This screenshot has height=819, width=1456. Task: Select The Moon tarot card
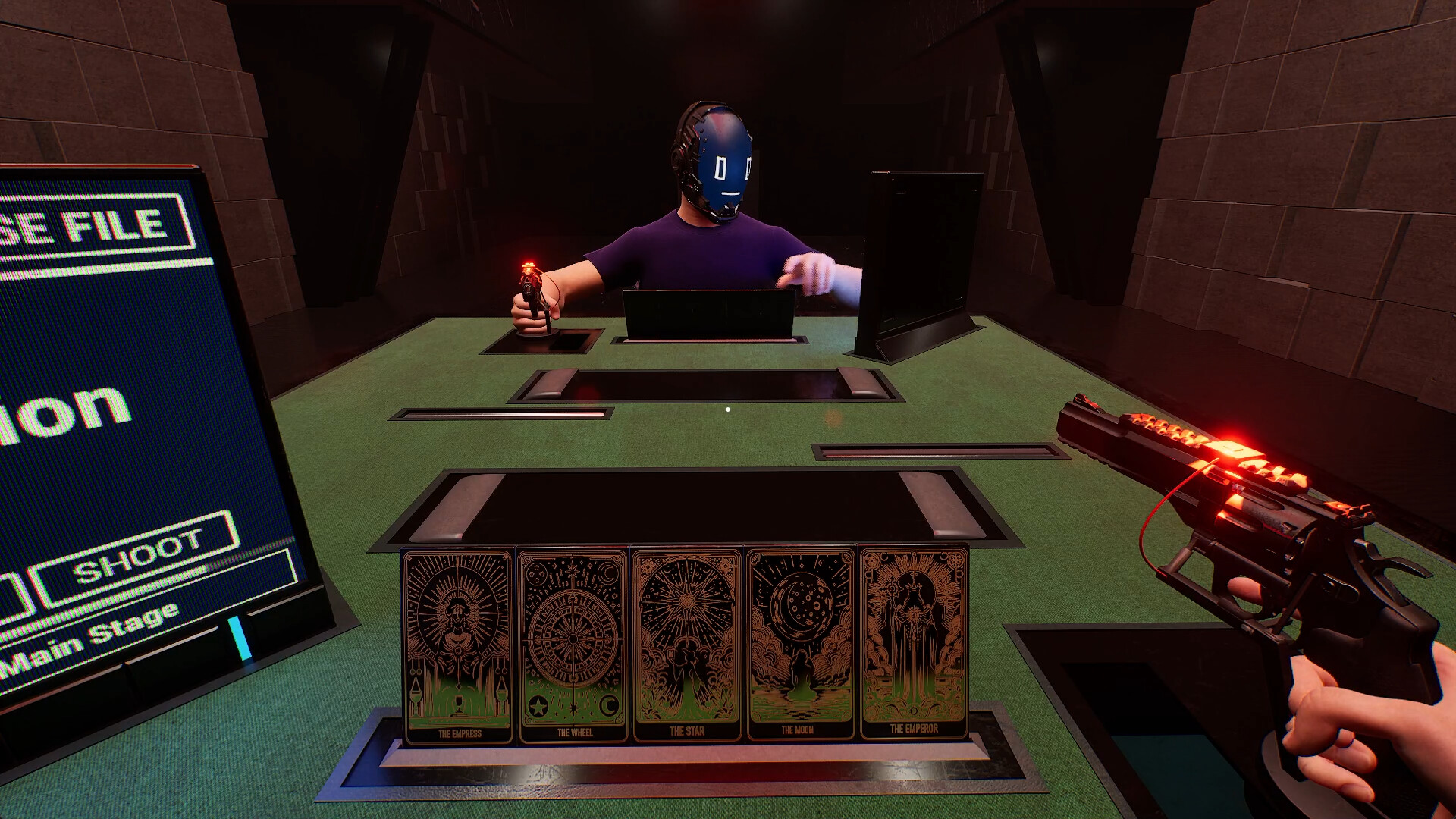800,641
